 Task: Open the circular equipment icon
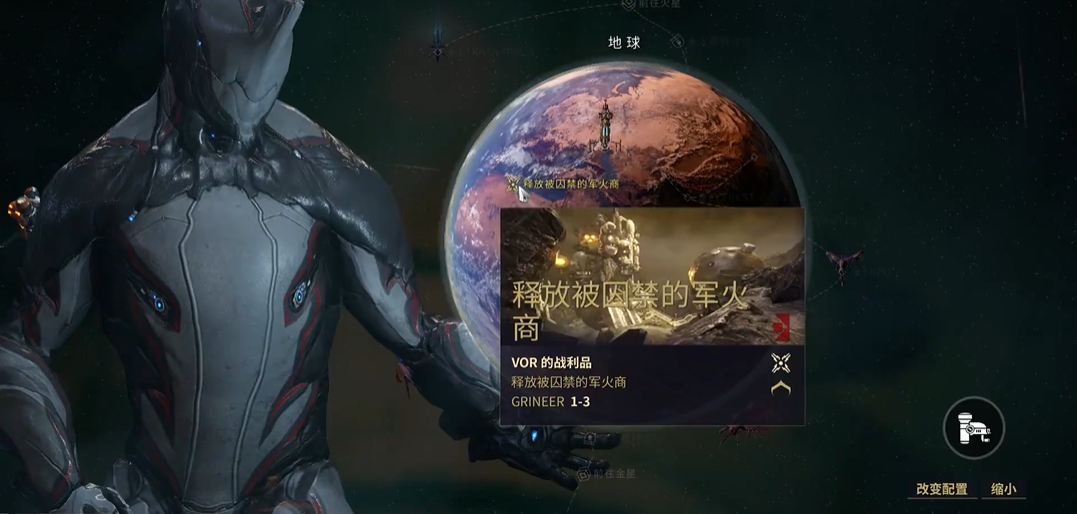click(x=973, y=428)
